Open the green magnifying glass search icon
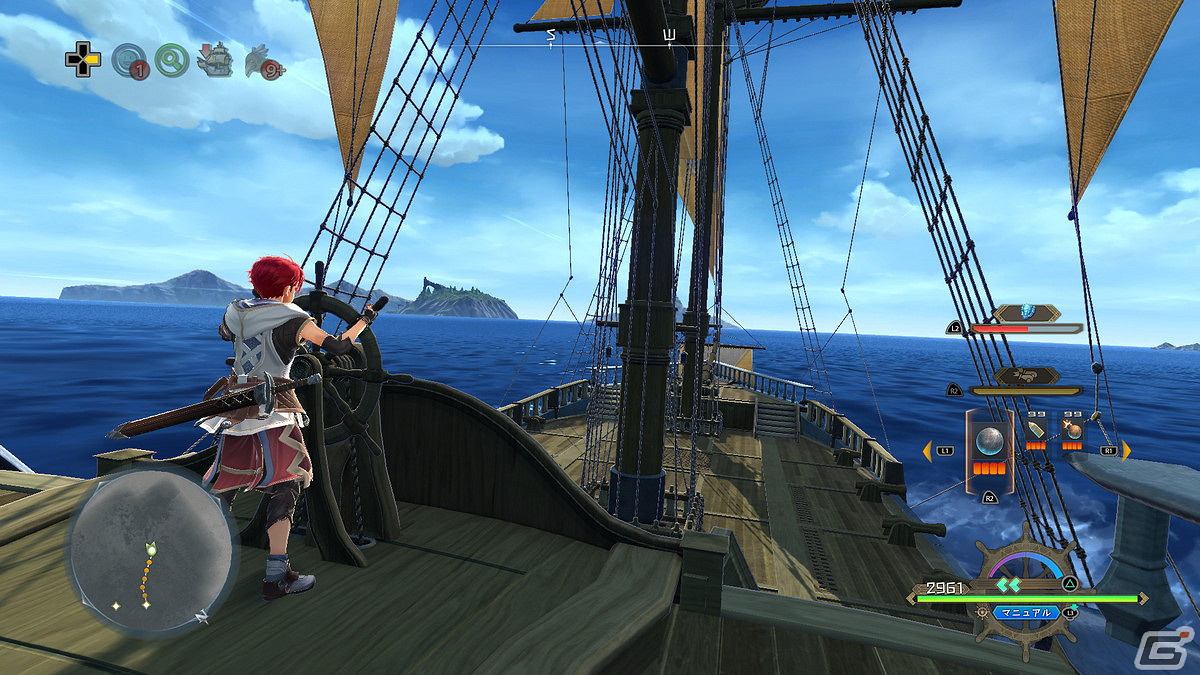 pos(172,61)
